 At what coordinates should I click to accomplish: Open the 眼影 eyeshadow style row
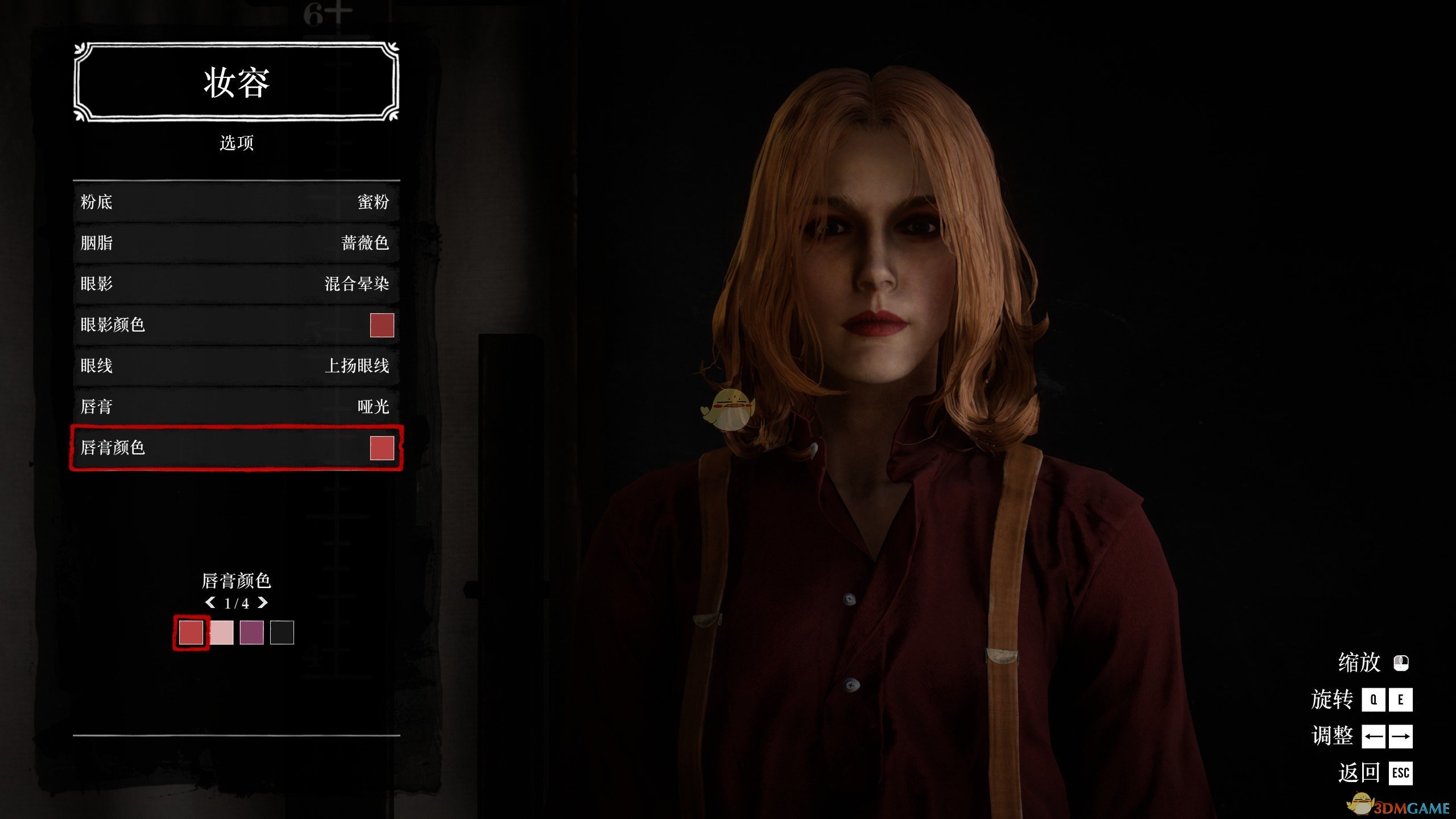(x=236, y=284)
